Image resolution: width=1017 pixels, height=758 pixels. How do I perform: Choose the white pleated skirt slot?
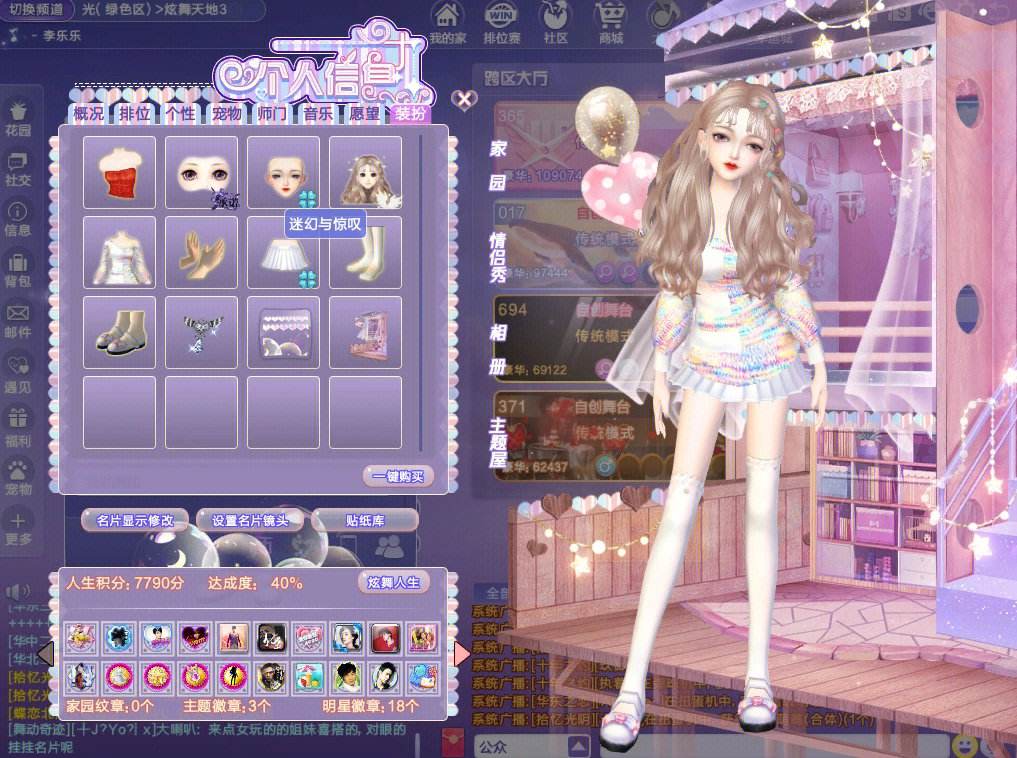(x=283, y=253)
